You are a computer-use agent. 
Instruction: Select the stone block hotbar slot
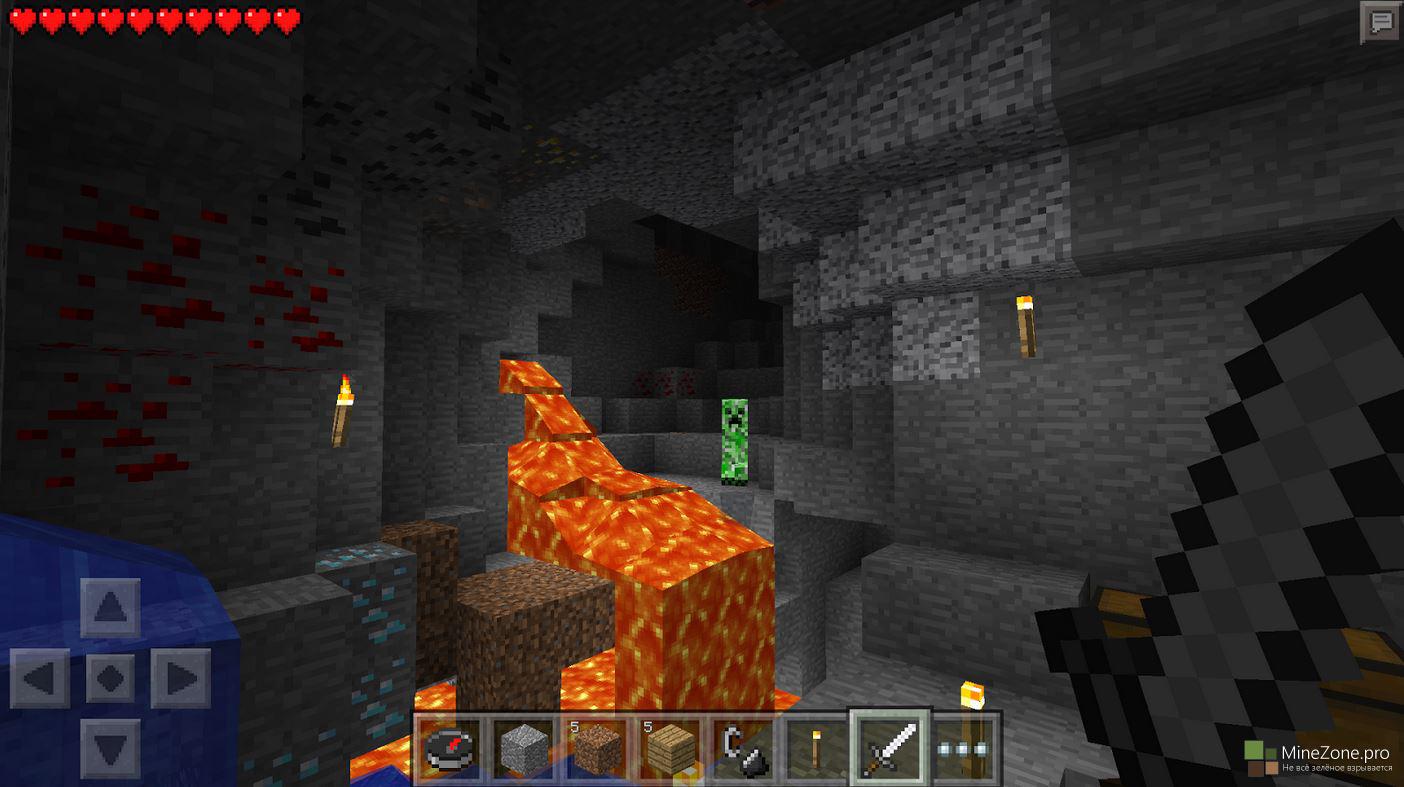tap(525, 747)
